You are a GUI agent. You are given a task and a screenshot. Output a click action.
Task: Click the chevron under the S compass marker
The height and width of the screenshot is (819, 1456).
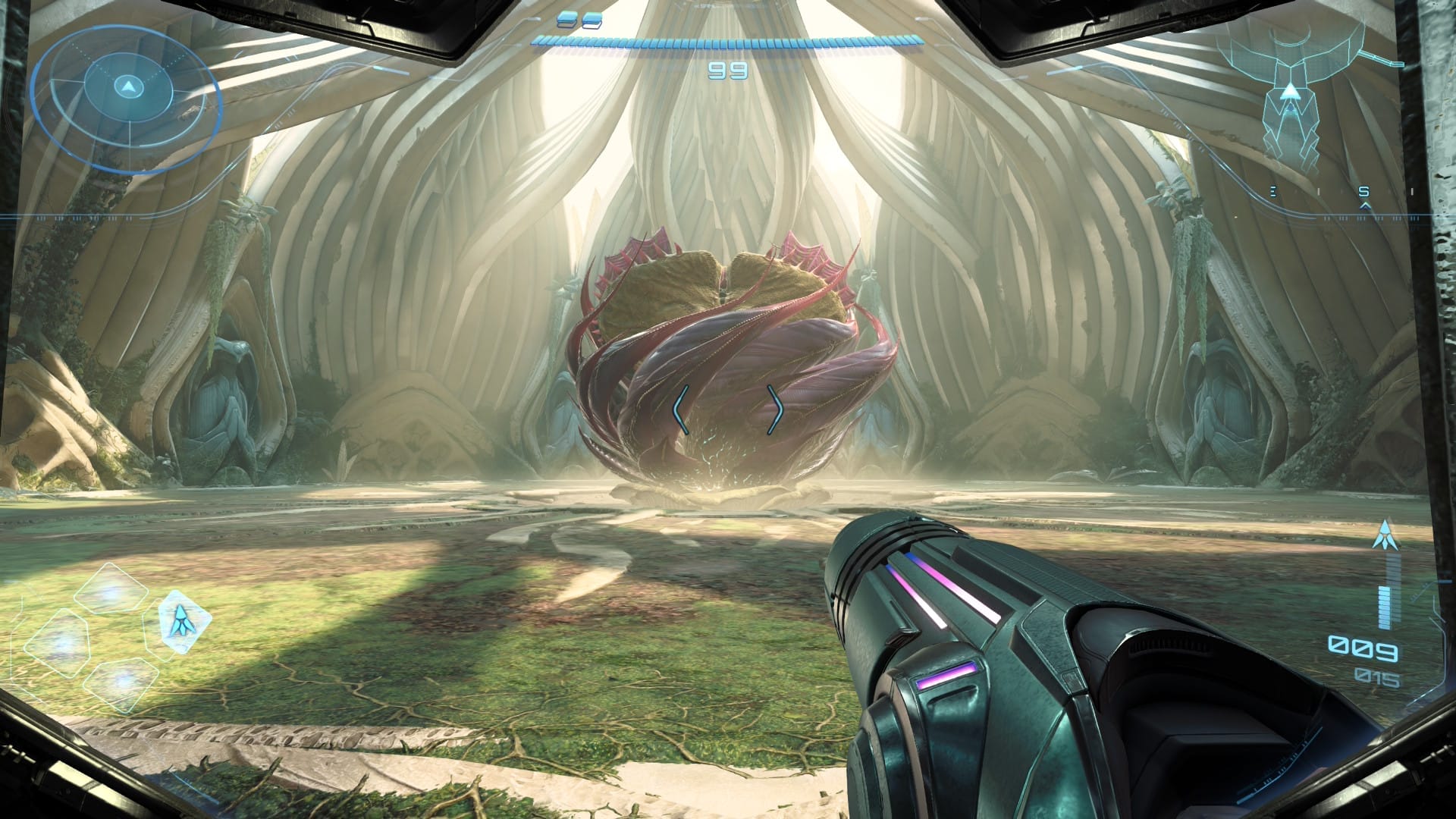[1365, 206]
